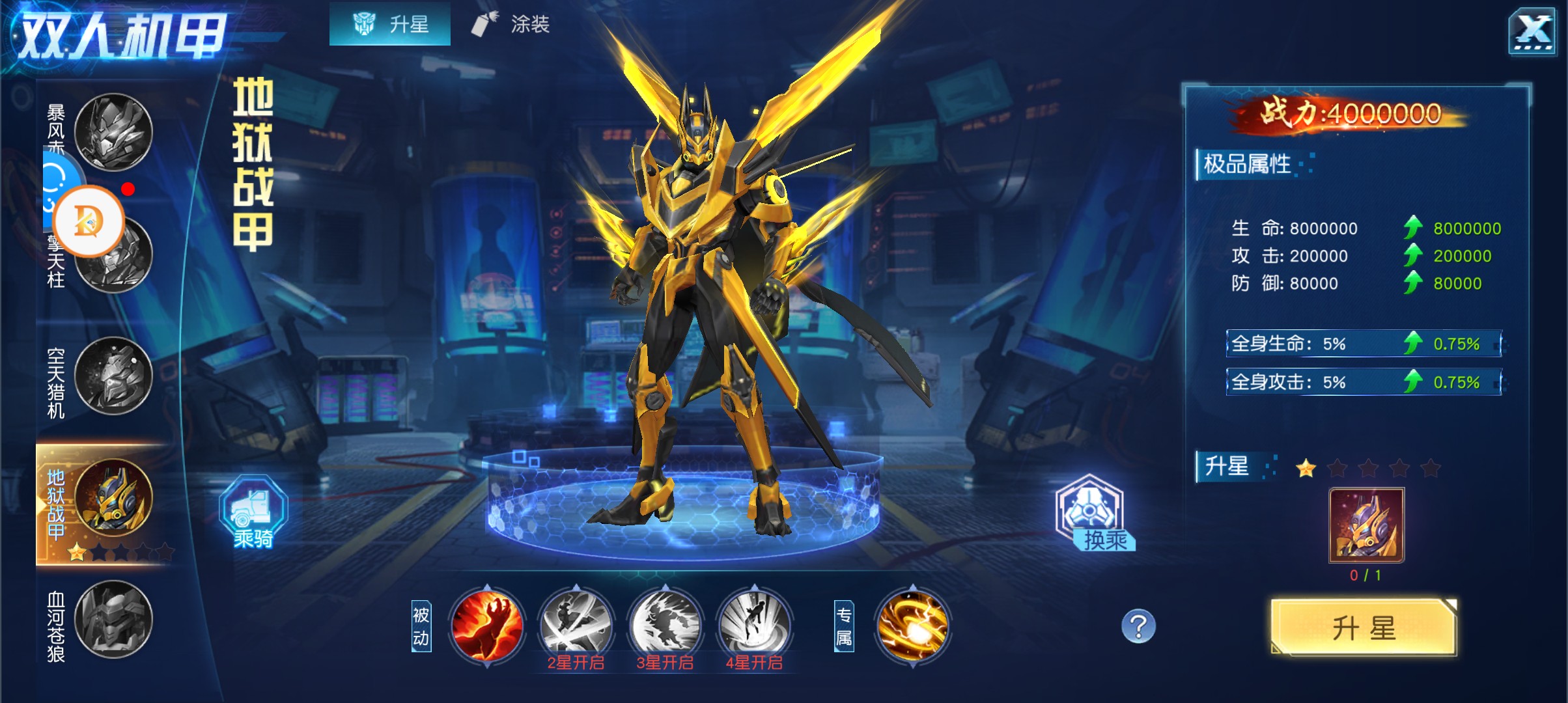View the 专属 exclusive golden vortex skill

[x=913, y=625]
